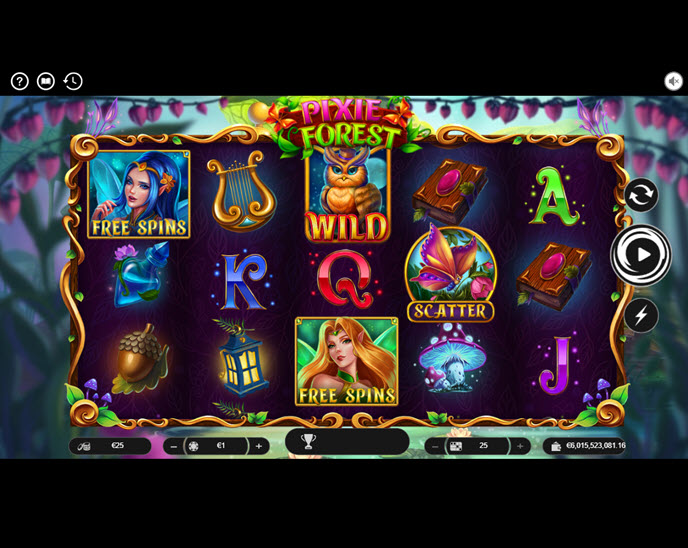
Task: Spin the reels with the play button
Action: (x=641, y=255)
